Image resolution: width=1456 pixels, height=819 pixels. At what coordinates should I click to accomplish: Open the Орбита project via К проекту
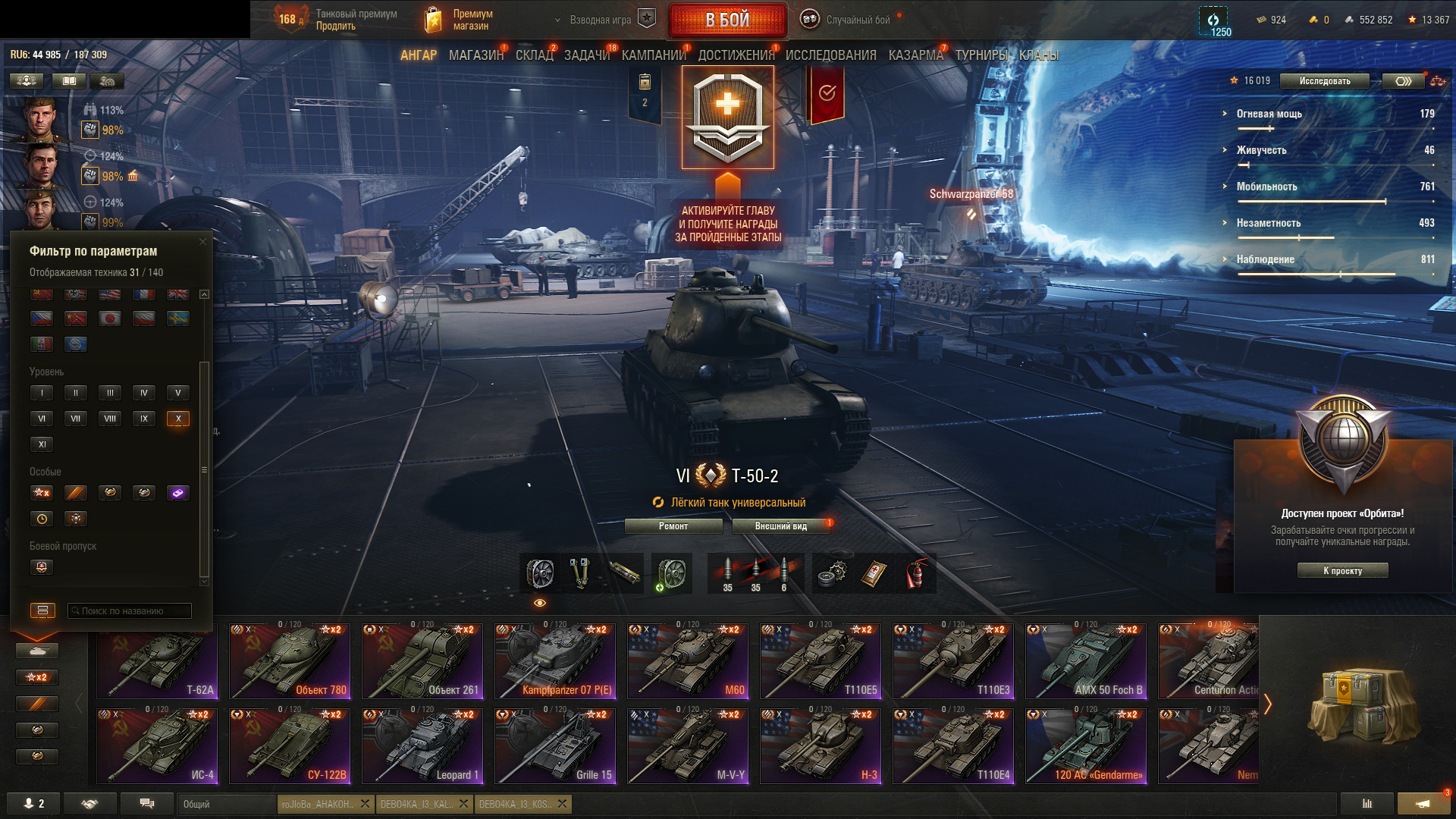1342,571
